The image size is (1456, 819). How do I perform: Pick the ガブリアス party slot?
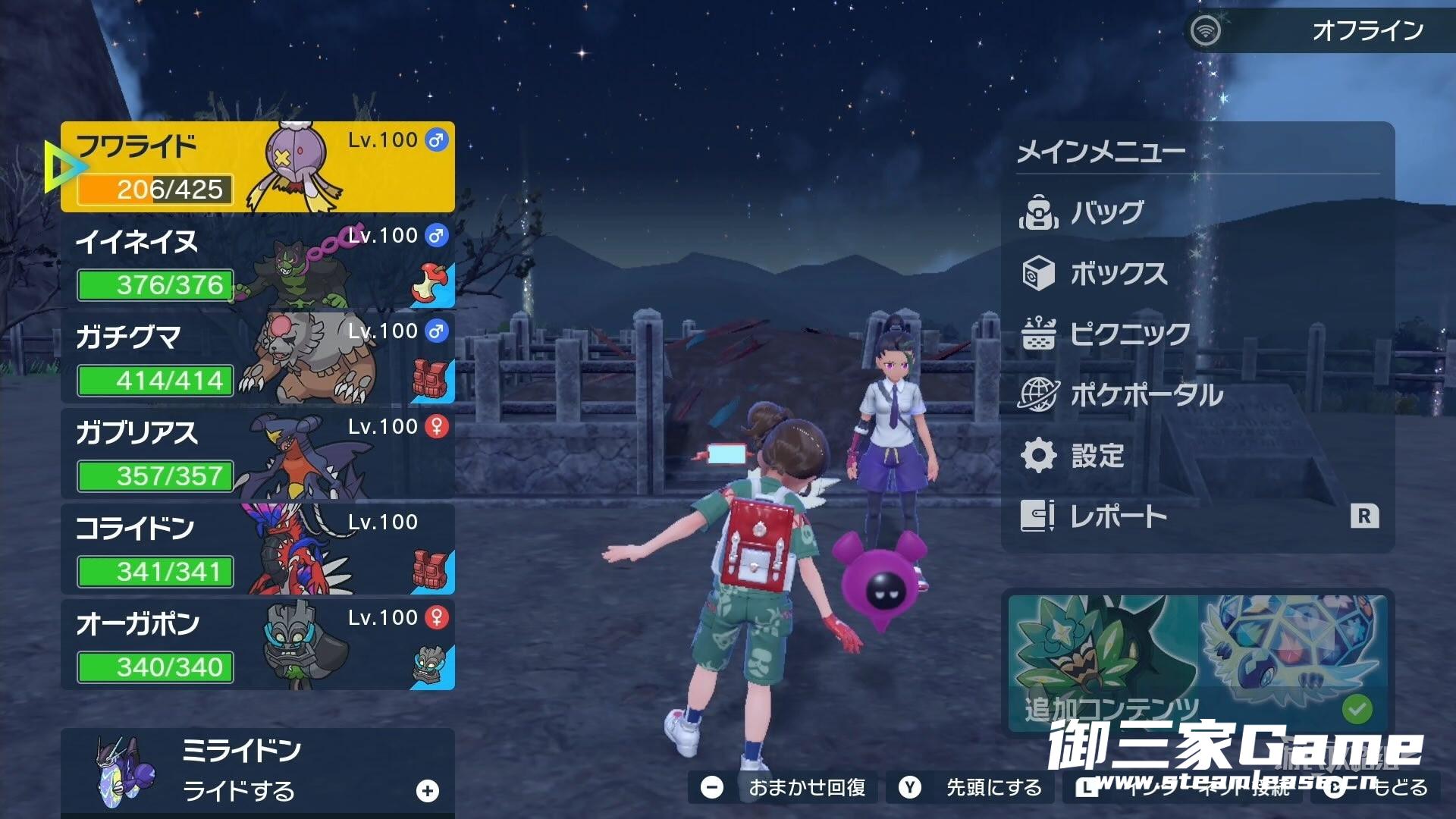[x=258, y=453]
